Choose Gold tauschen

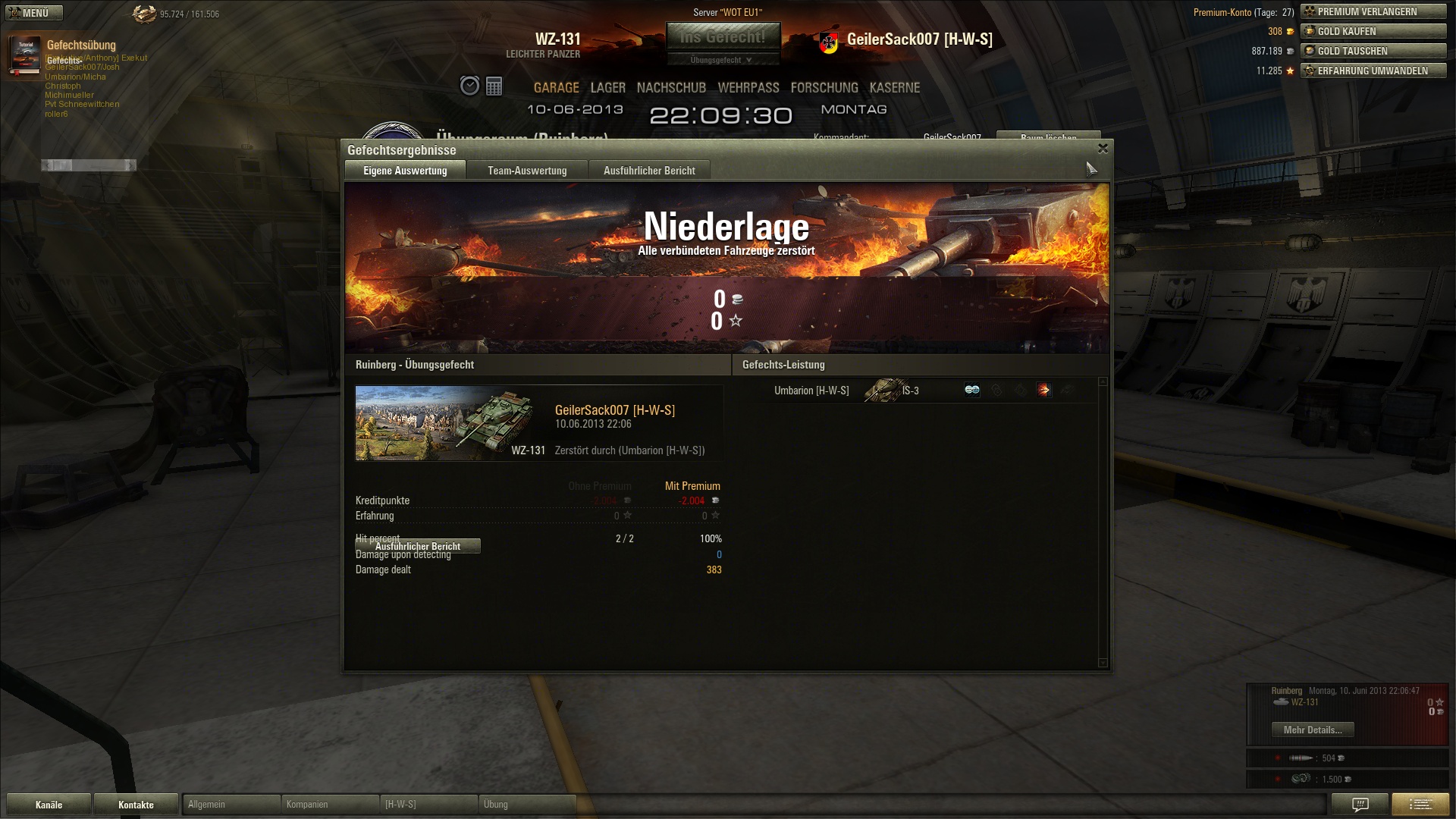(1373, 51)
